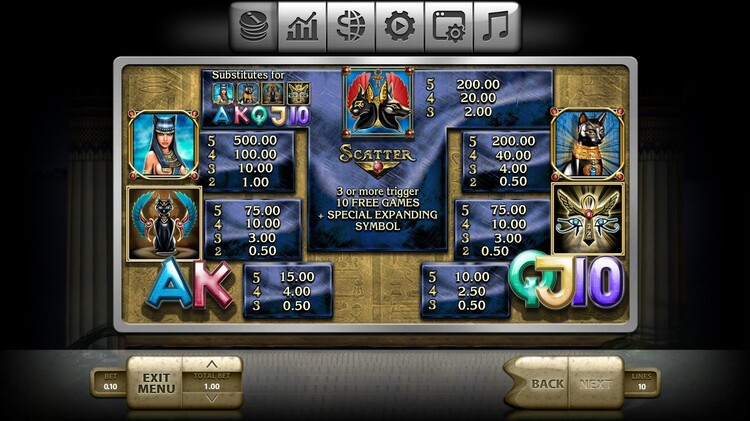Open the dollar globe currency tab

coord(351,28)
